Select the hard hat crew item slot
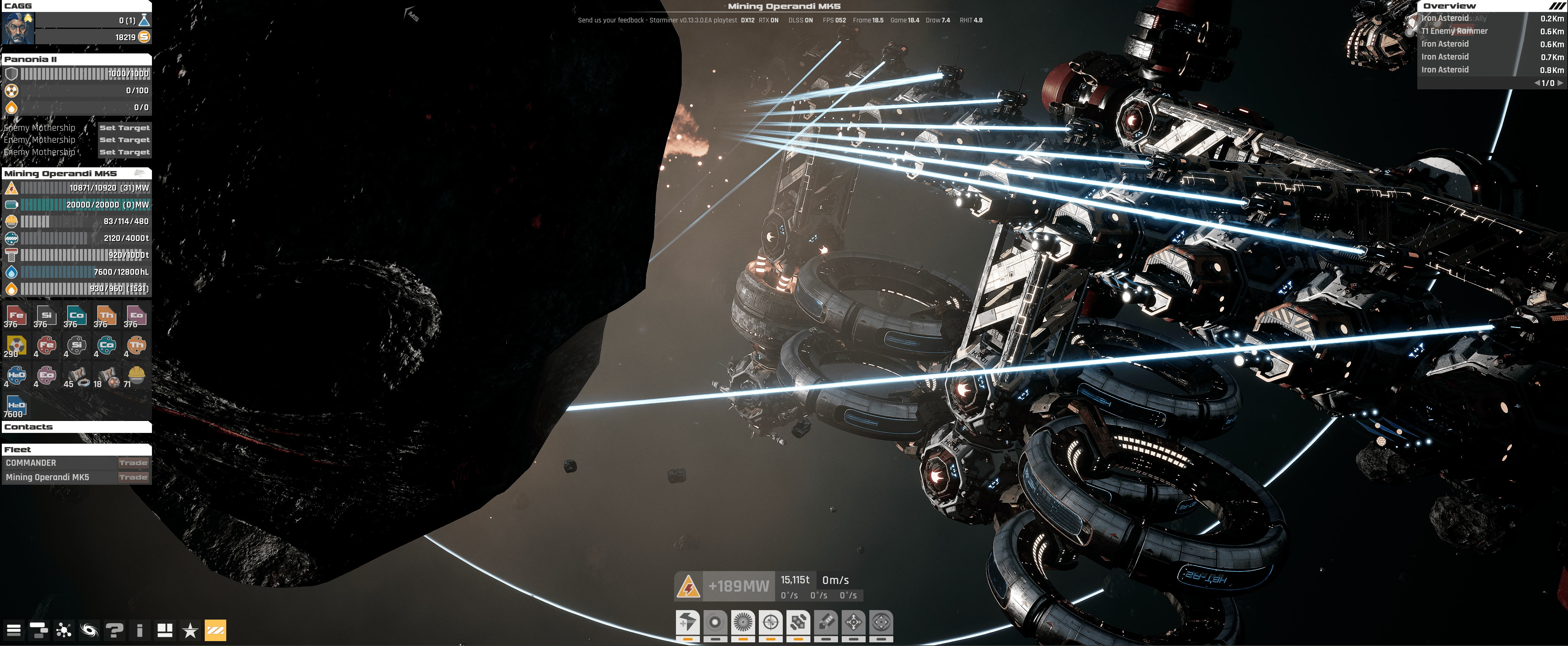This screenshot has height=646, width=1568. (136, 375)
